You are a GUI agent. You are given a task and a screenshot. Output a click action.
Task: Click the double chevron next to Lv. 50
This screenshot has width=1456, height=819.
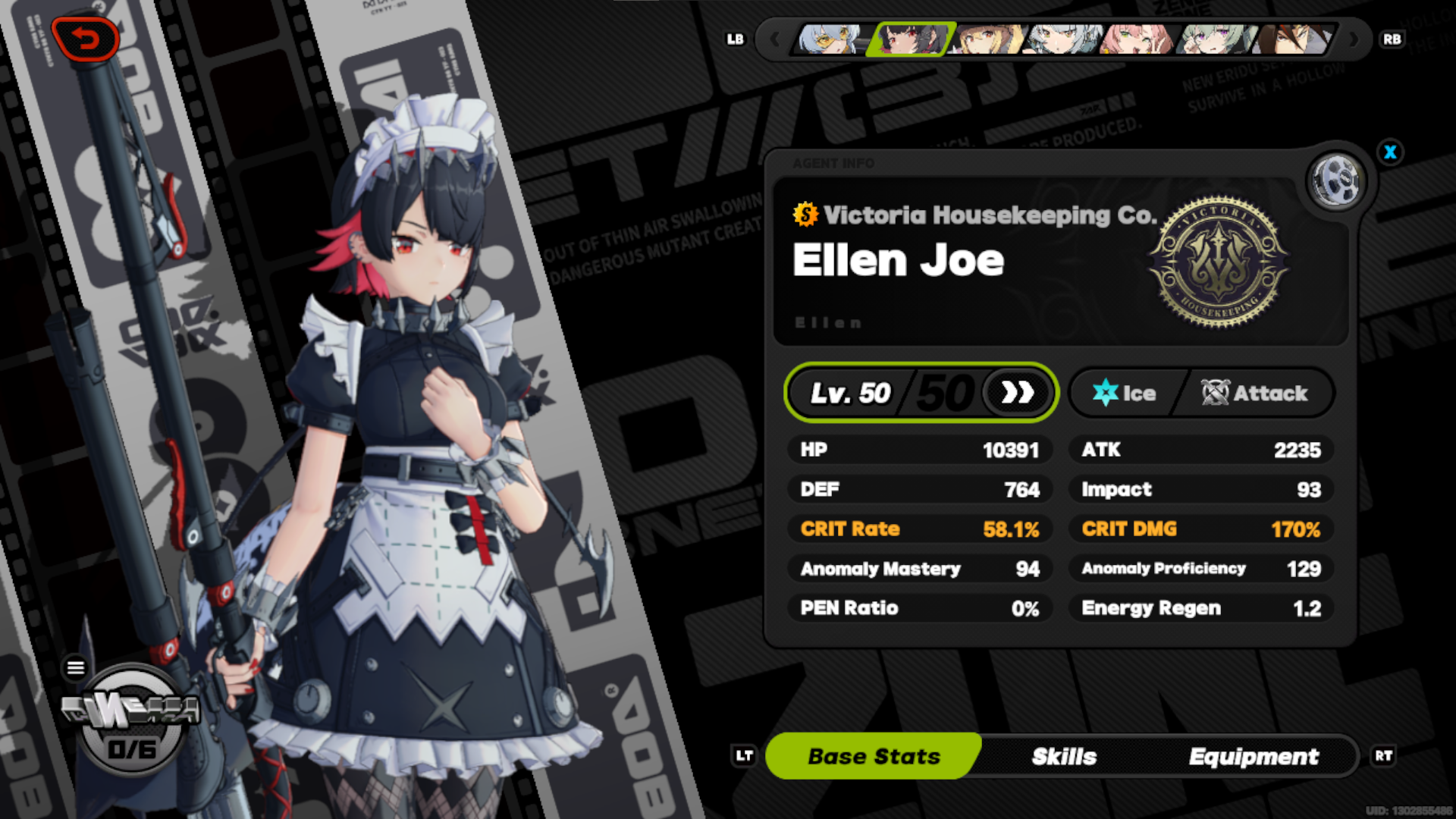(x=1018, y=392)
